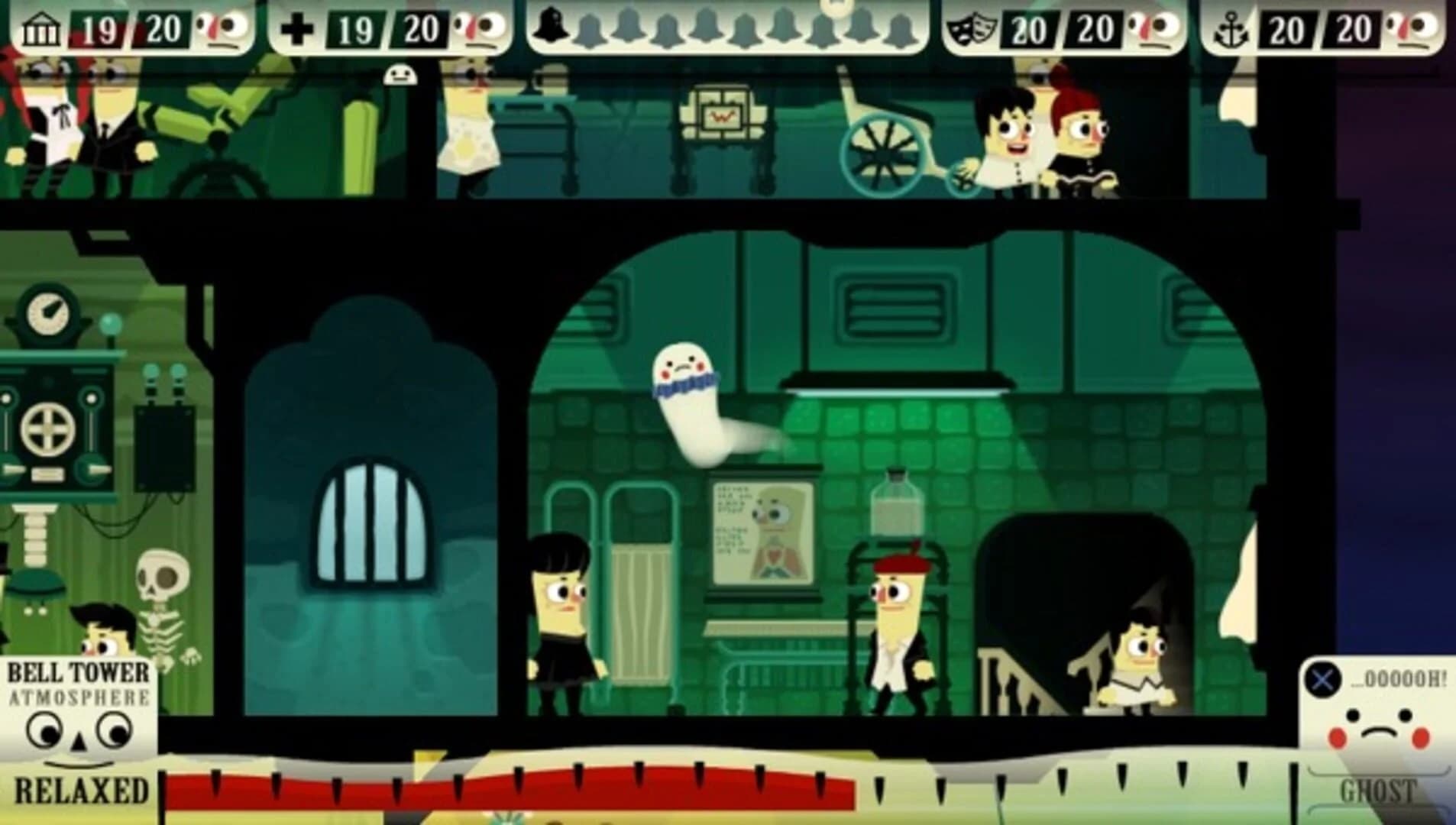Viewport: 1456px width, 825px height.
Task: Click the atmosphere face on the Bell Tower panel
Action: pyautogui.click(x=76, y=733)
